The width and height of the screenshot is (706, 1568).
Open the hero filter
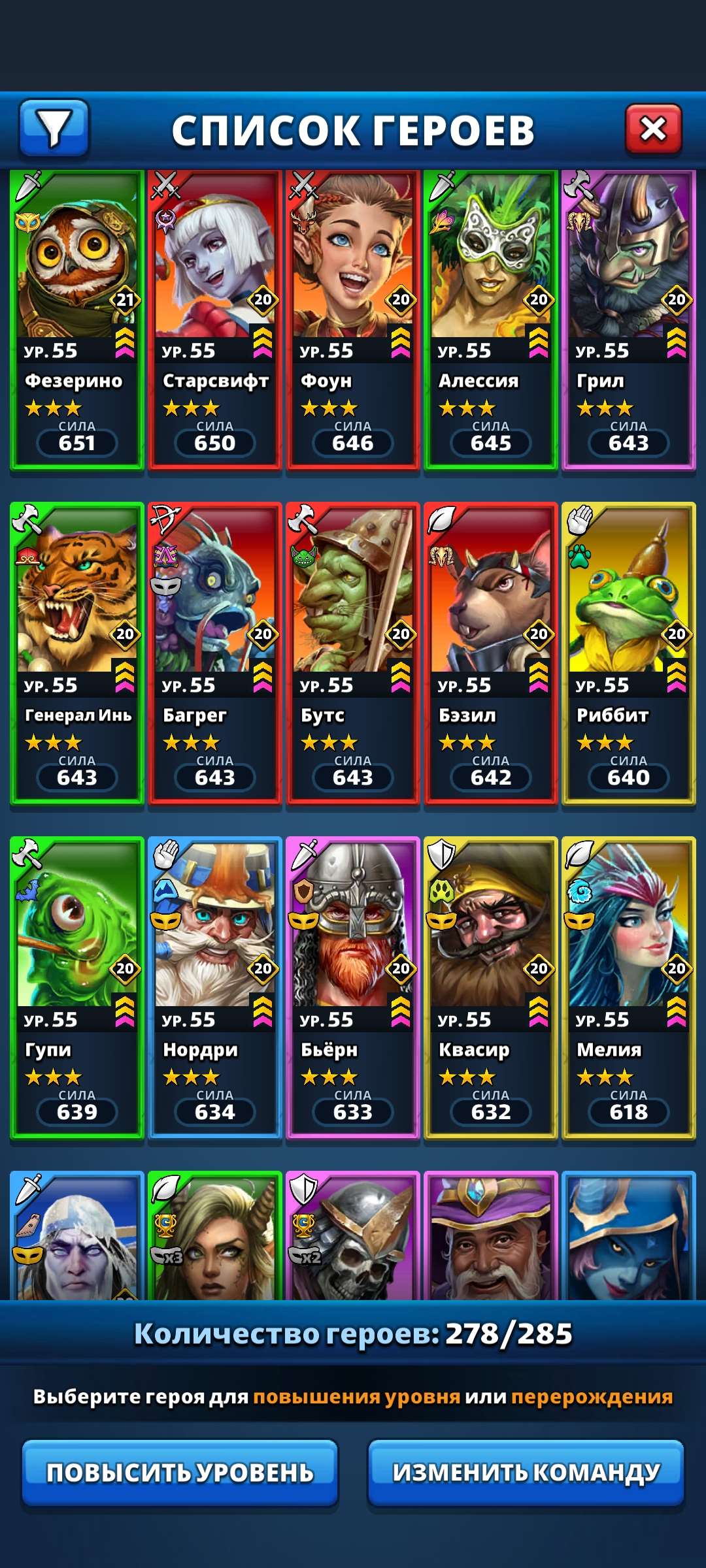point(54,128)
